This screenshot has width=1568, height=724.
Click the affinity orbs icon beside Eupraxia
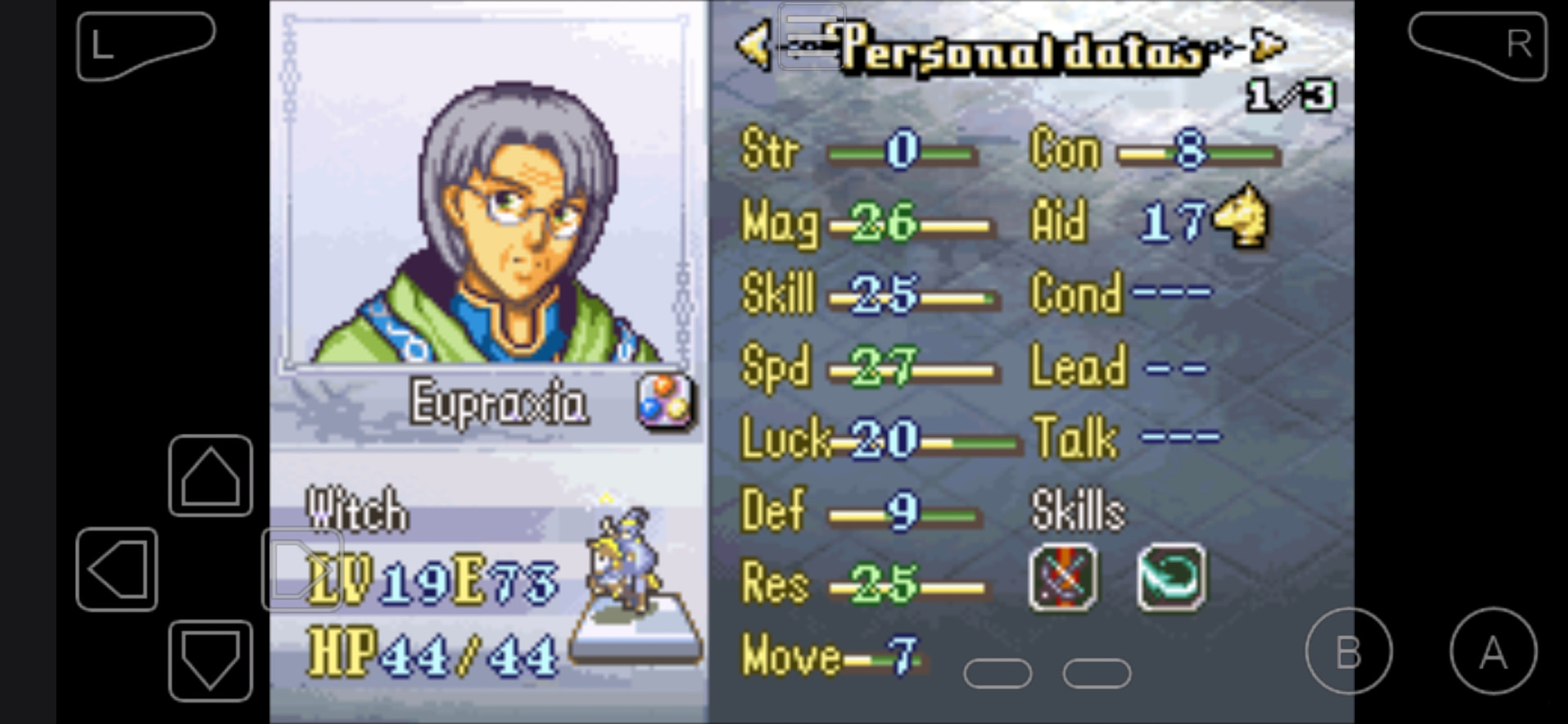(665, 402)
